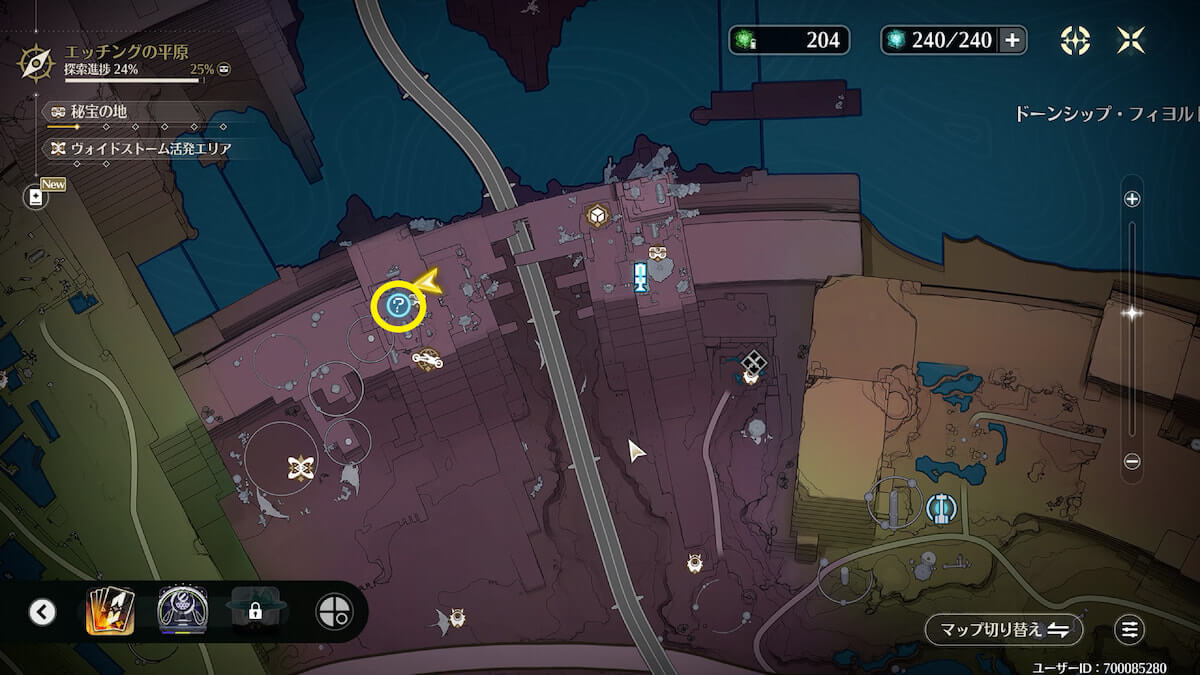Click the map zoom-in plus button

[1132, 199]
